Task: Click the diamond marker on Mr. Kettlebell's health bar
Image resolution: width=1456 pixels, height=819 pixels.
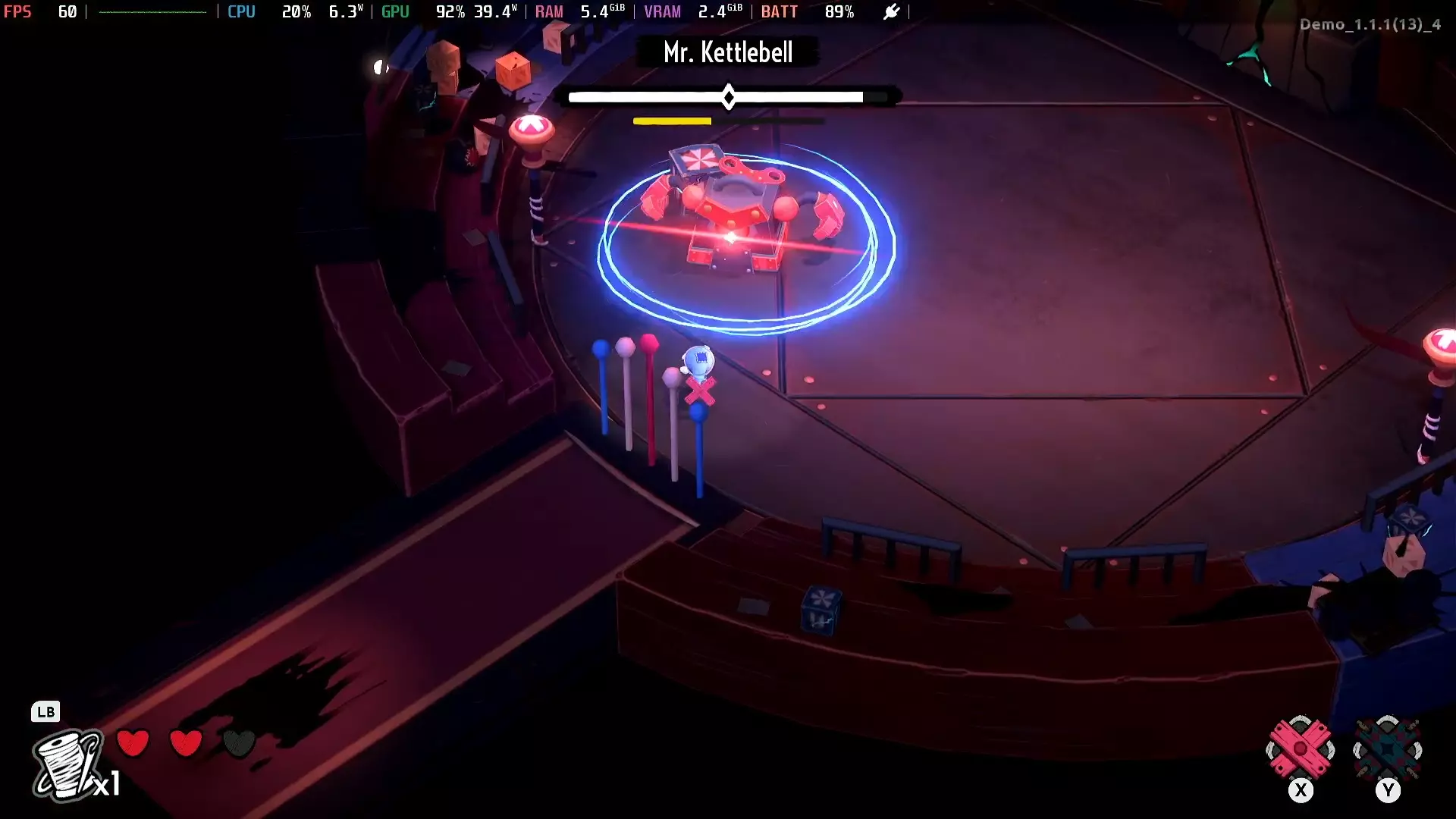Action: (x=729, y=96)
